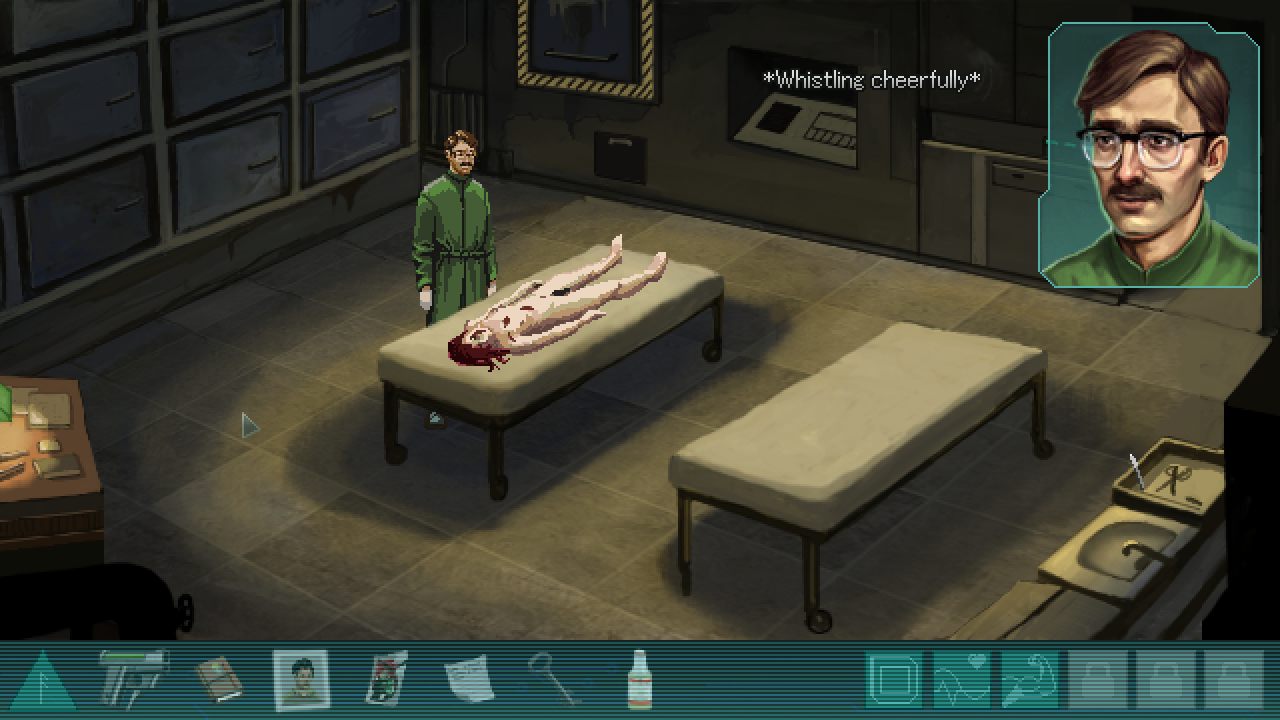Activate the heartbeat monitor augmentation icon
Screen dimensions: 1280x720
tap(961, 680)
